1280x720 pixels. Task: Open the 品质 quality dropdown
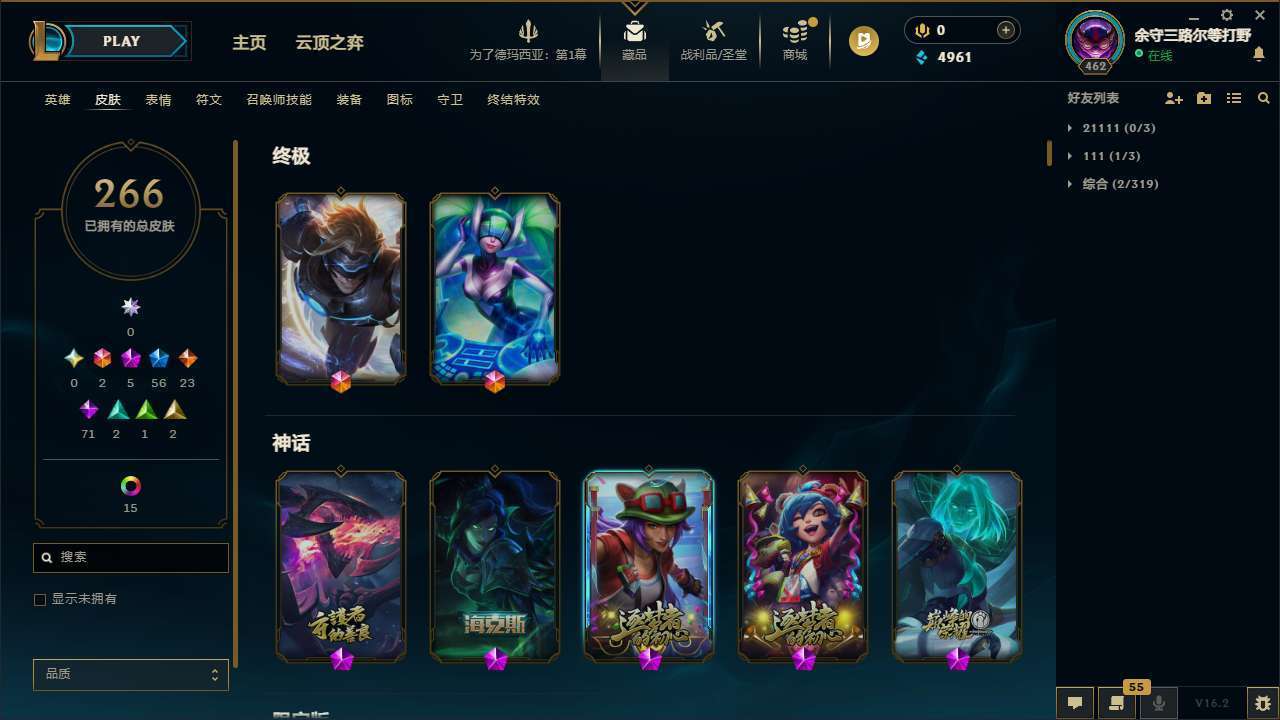tap(130, 674)
